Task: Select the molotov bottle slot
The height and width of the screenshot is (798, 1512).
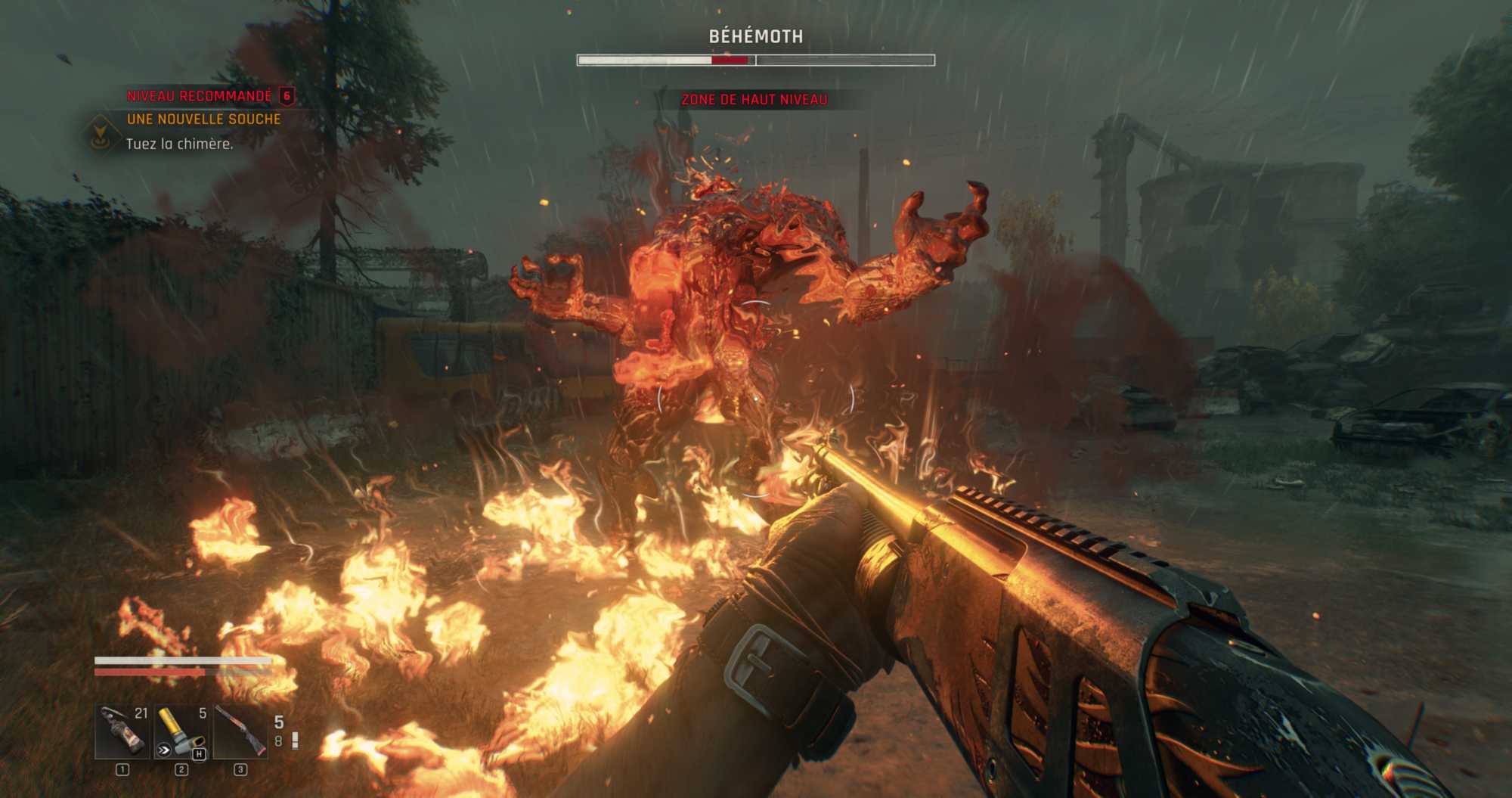Action: point(122,731)
